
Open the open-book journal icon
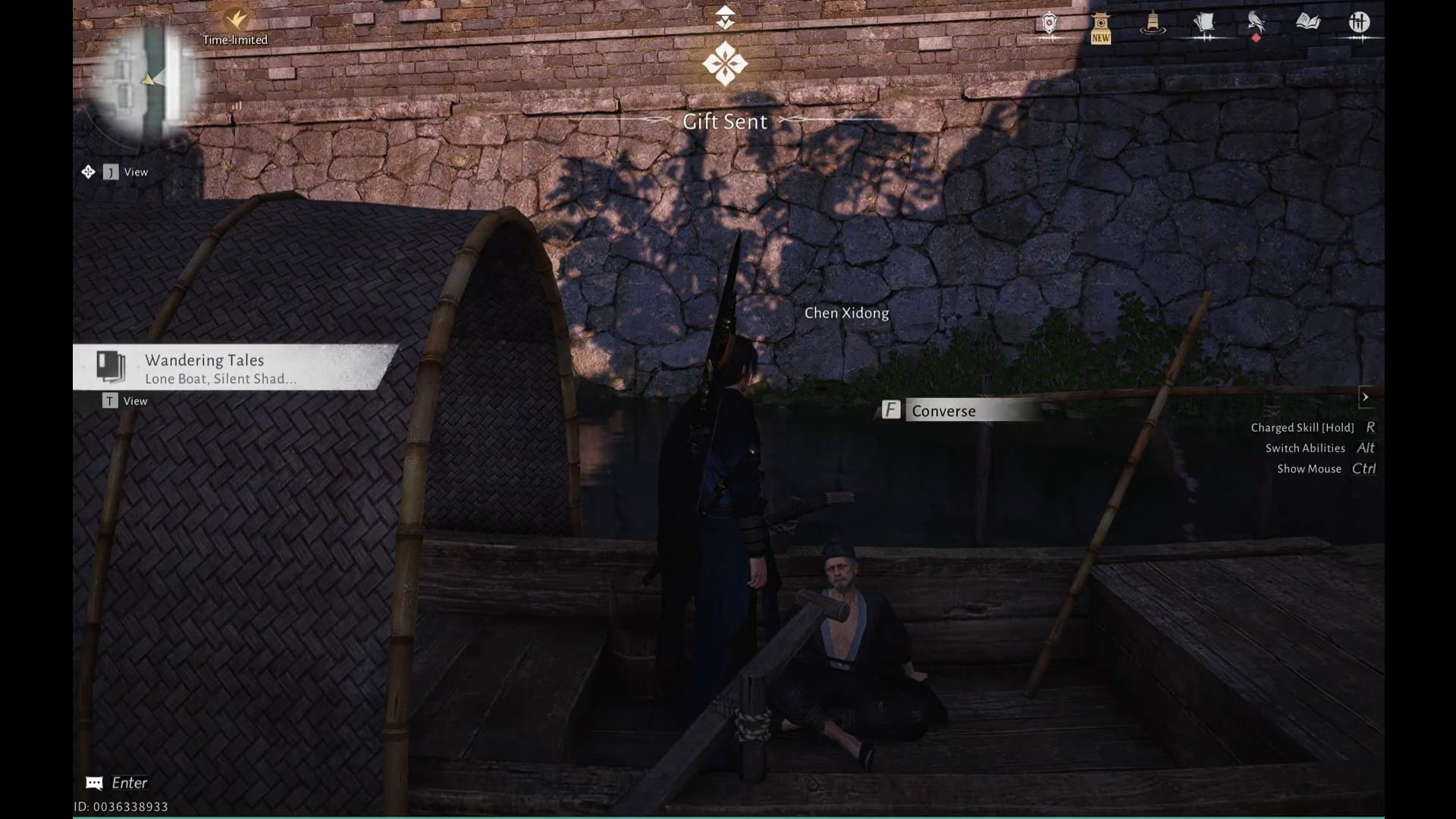tap(1307, 22)
